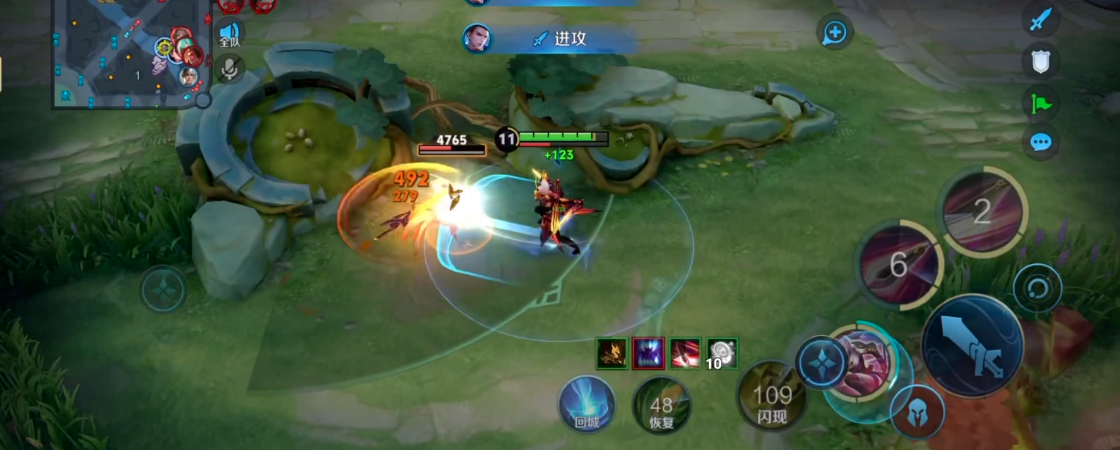This screenshot has width=1120, height=450.
Task: Tap the helmet hero-target button
Action: click(x=916, y=410)
